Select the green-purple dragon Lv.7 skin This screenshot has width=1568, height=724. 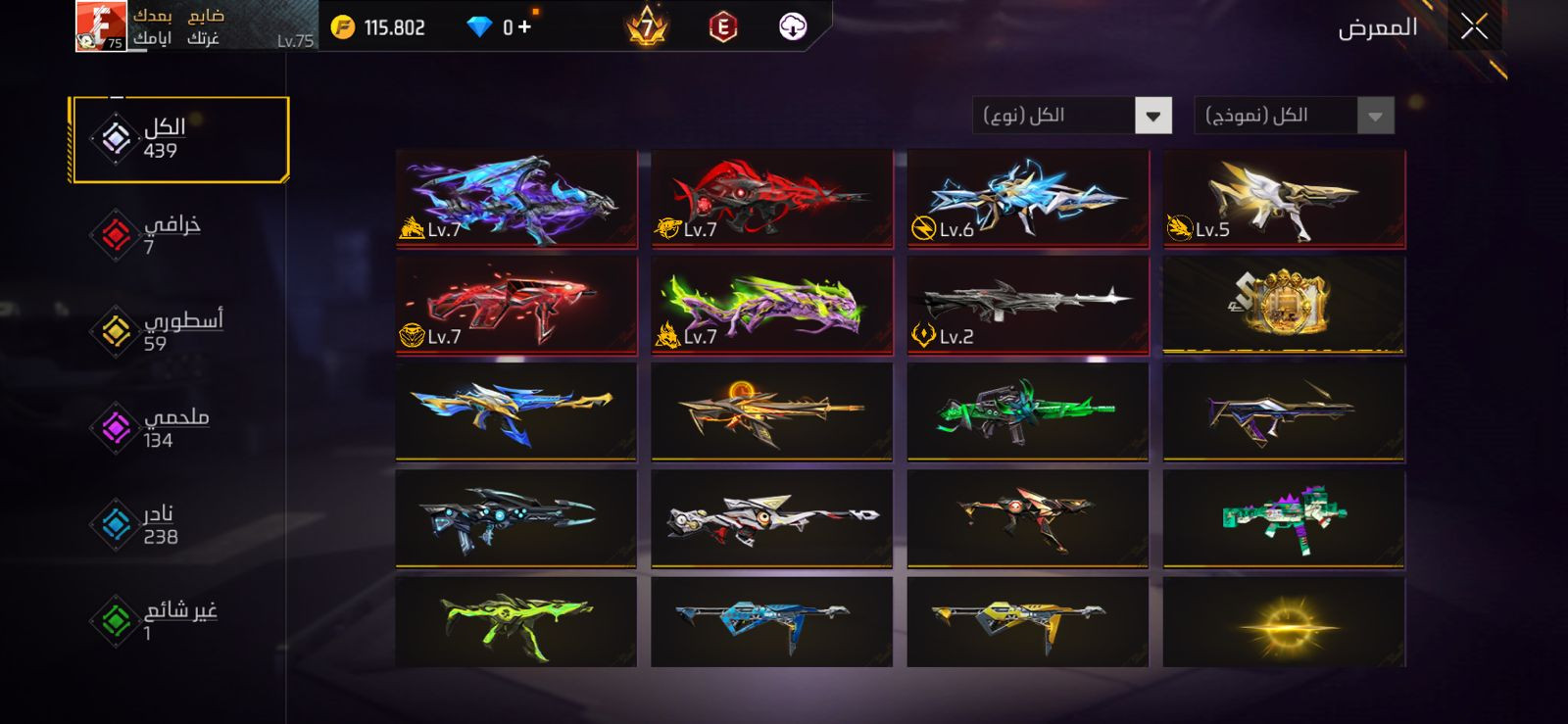[772, 305]
